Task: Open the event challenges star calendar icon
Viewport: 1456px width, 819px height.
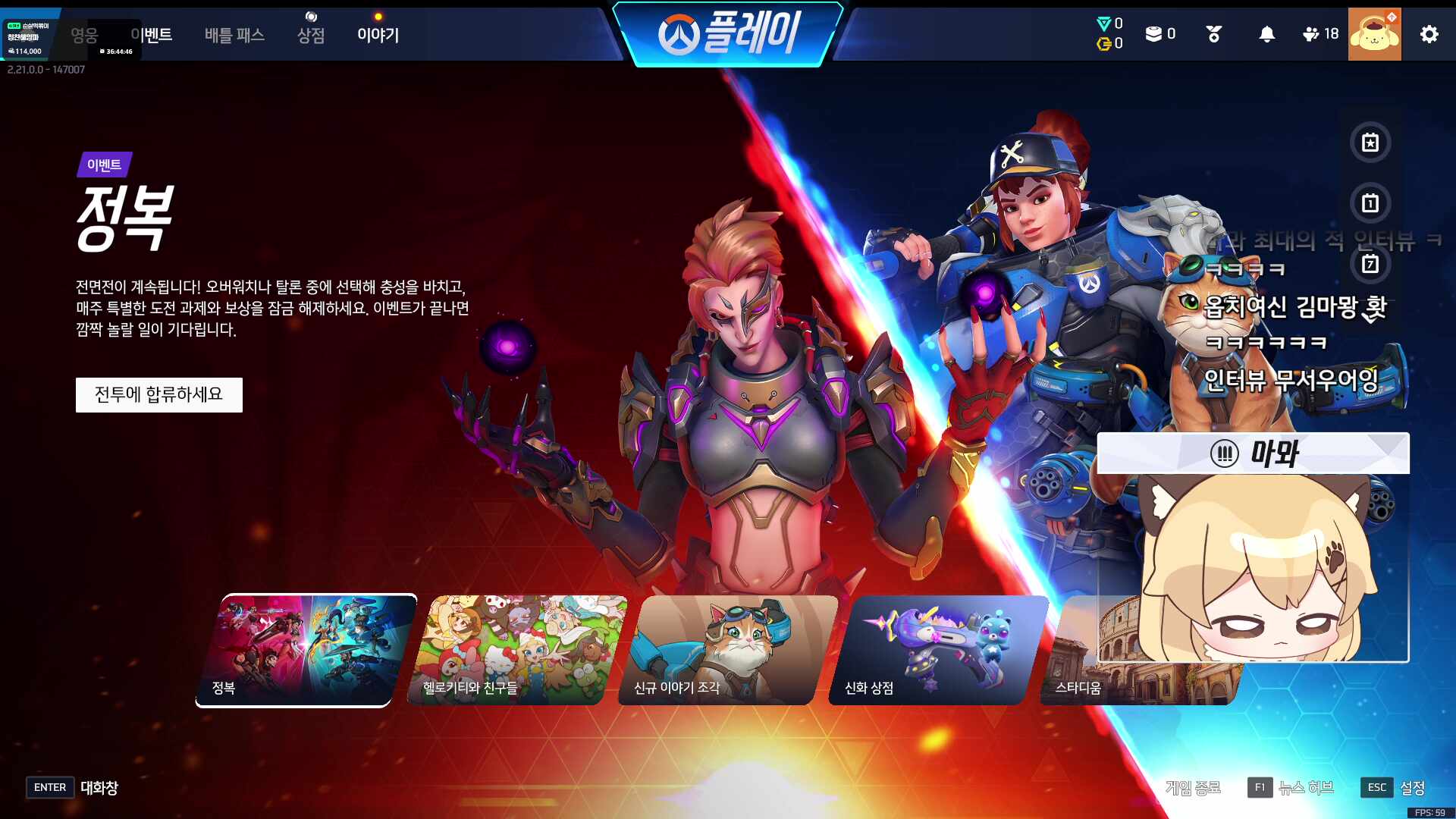Action: pyautogui.click(x=1370, y=143)
